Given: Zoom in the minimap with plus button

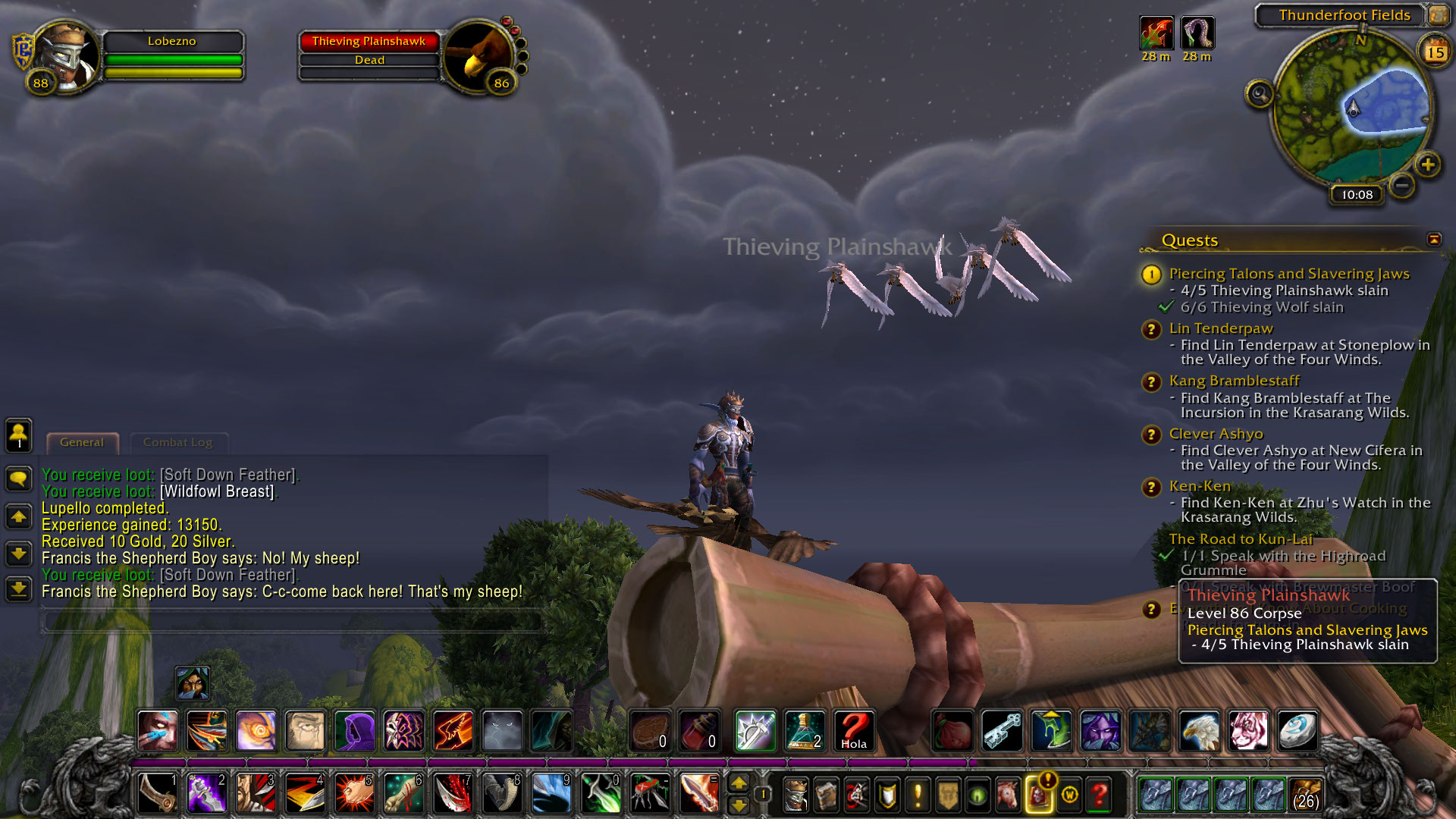Looking at the screenshot, I should point(1427,164).
